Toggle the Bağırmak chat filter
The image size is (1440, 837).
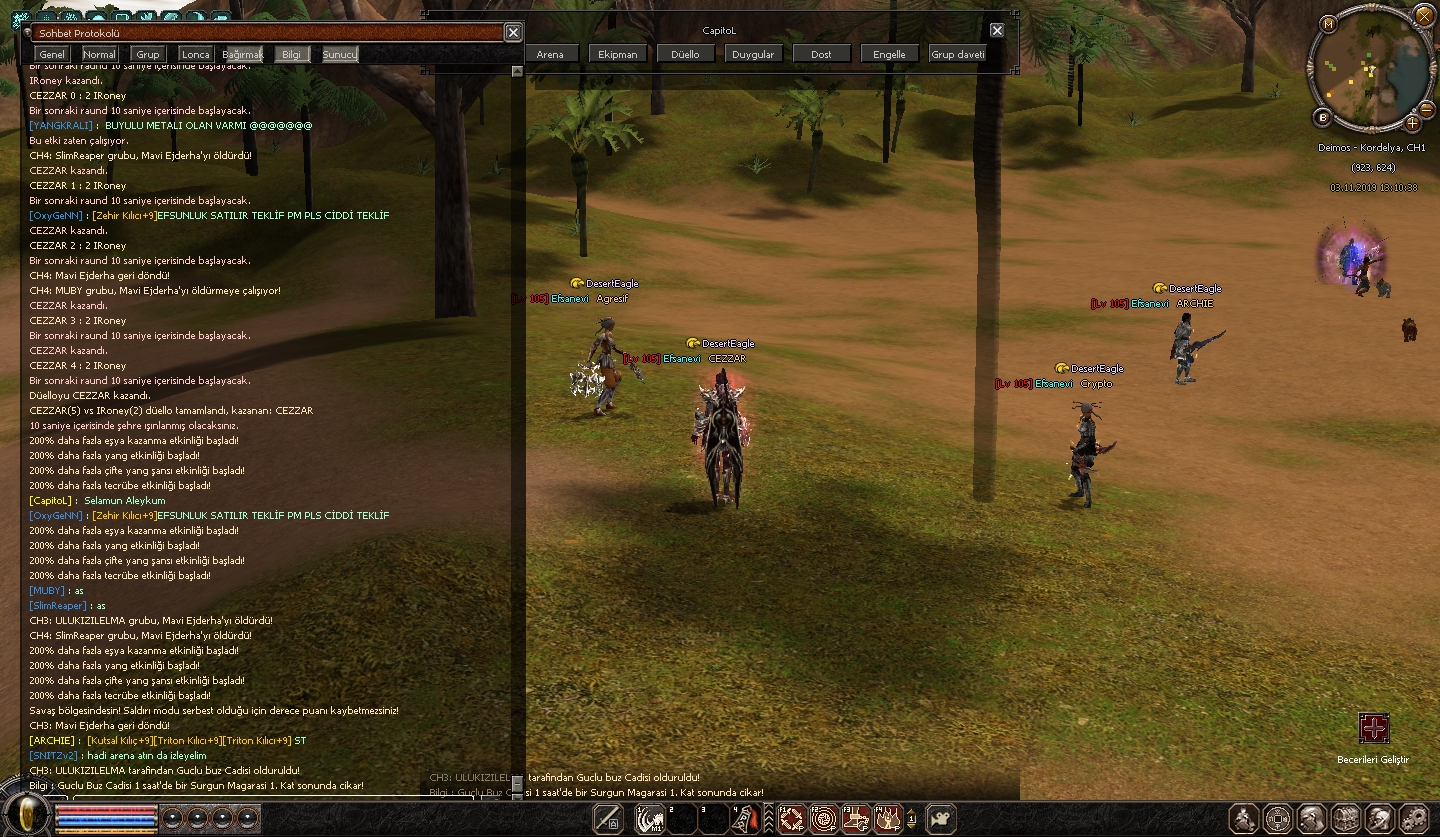tap(242, 54)
